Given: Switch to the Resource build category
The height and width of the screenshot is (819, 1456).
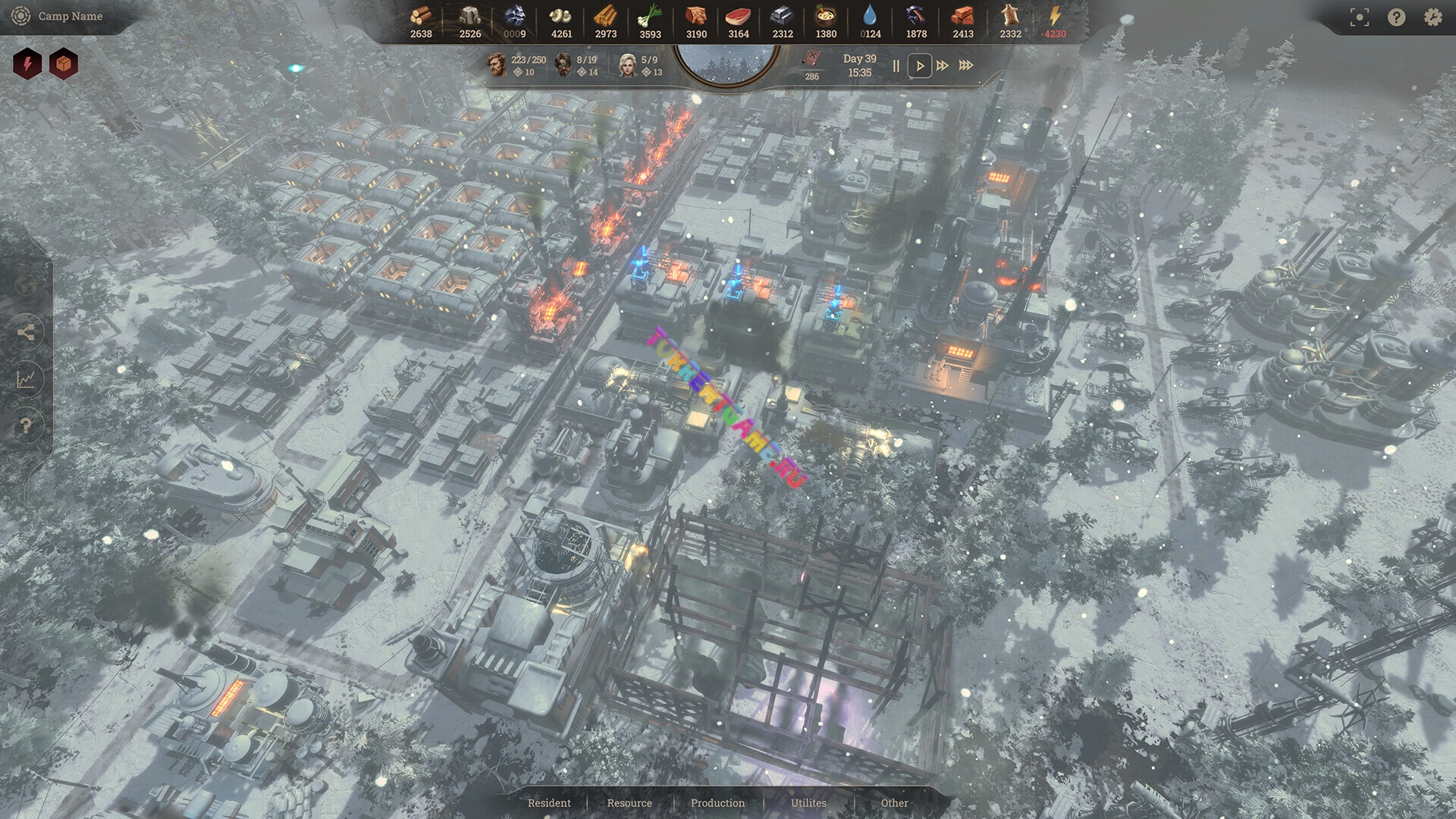Looking at the screenshot, I should (x=629, y=803).
